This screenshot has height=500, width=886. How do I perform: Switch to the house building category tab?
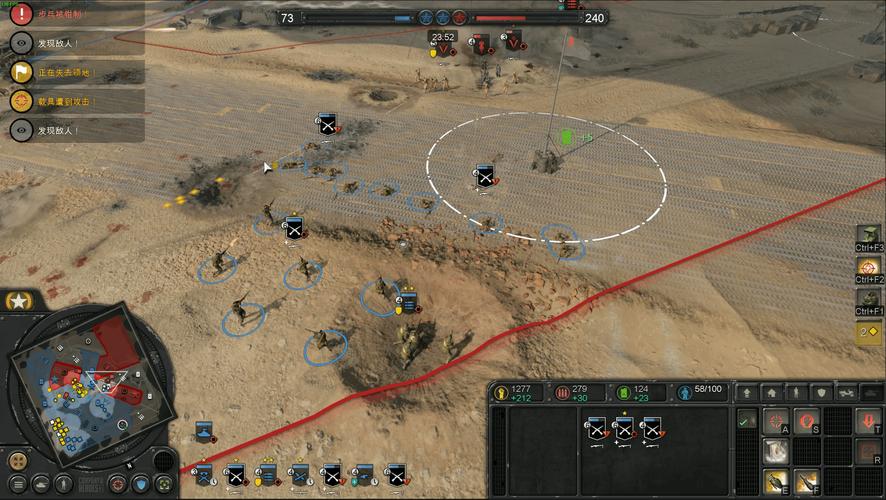click(x=772, y=393)
